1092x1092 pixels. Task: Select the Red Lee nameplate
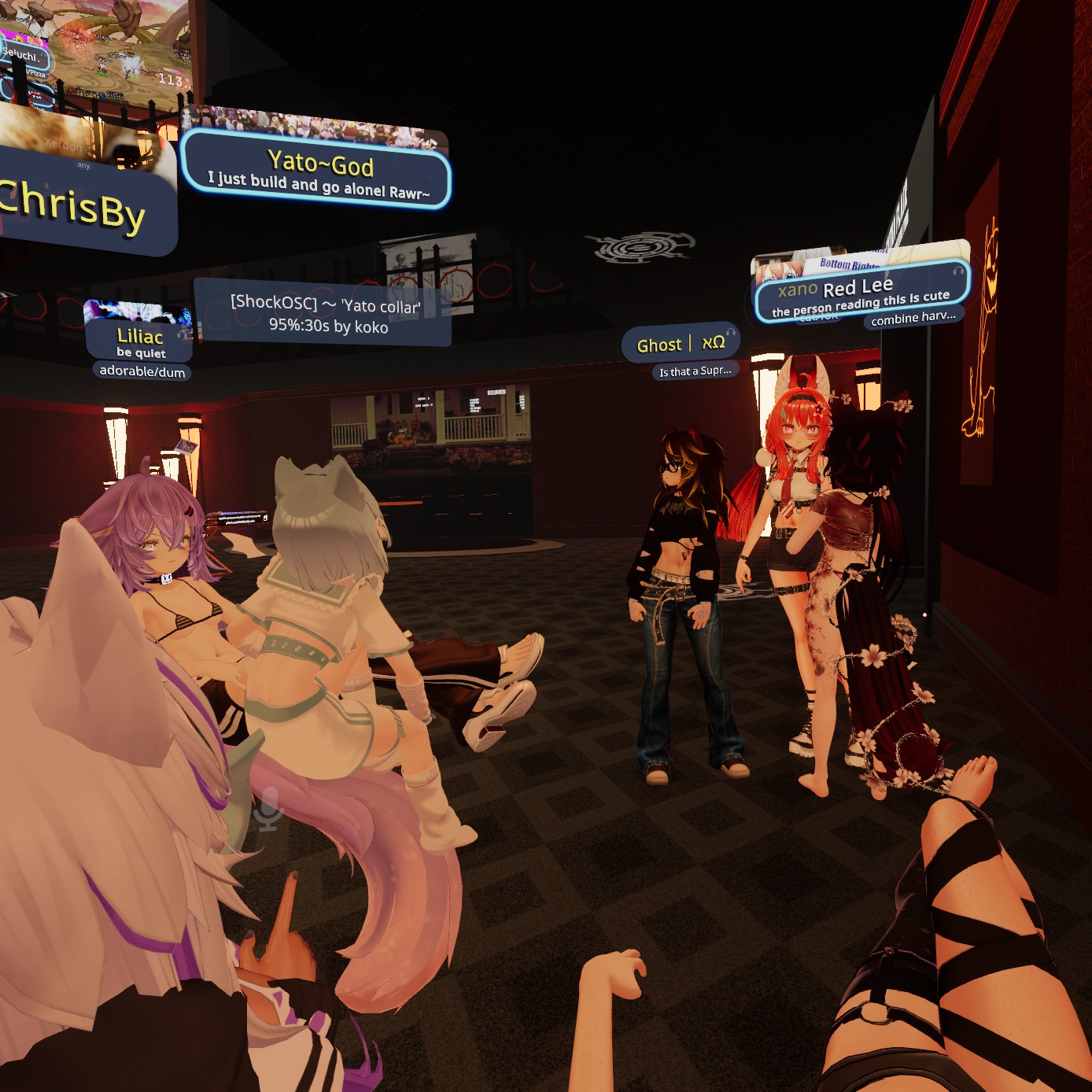click(x=861, y=293)
